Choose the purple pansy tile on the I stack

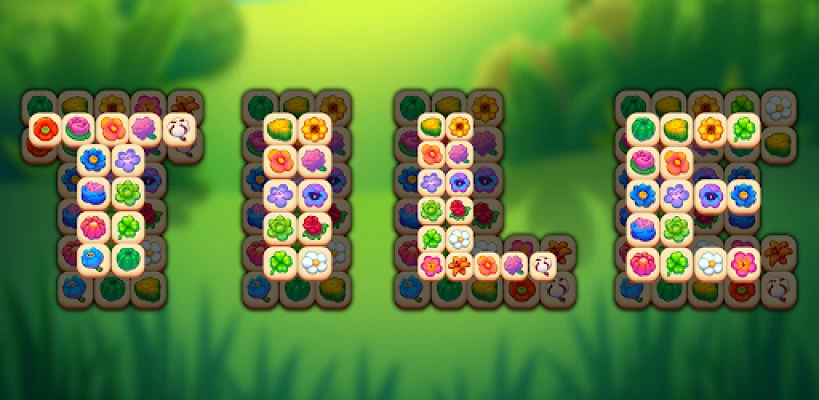[314, 193]
